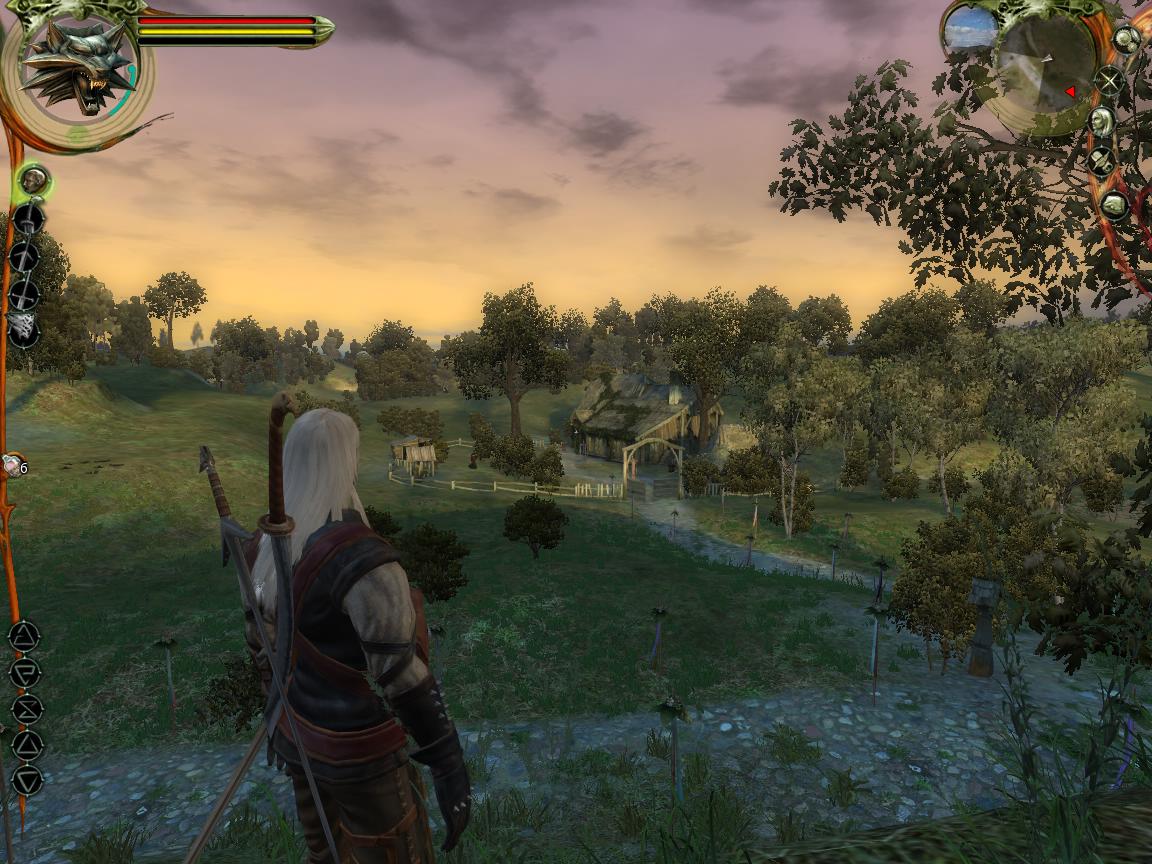Select the Yrden hourglass-shaped sign rune
1152x864 pixels.
[x=25, y=708]
